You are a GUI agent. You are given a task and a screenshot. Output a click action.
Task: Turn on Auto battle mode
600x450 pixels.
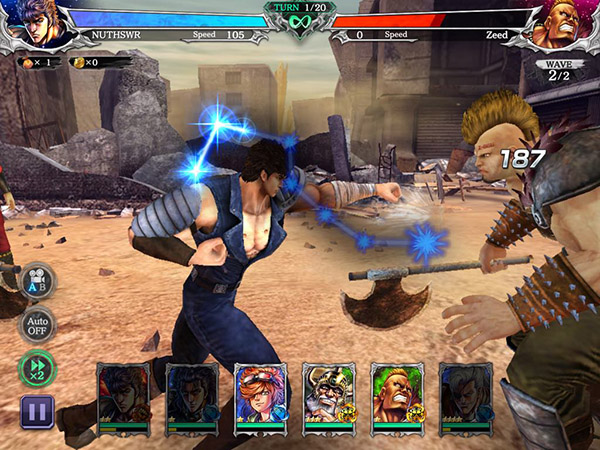37,325
